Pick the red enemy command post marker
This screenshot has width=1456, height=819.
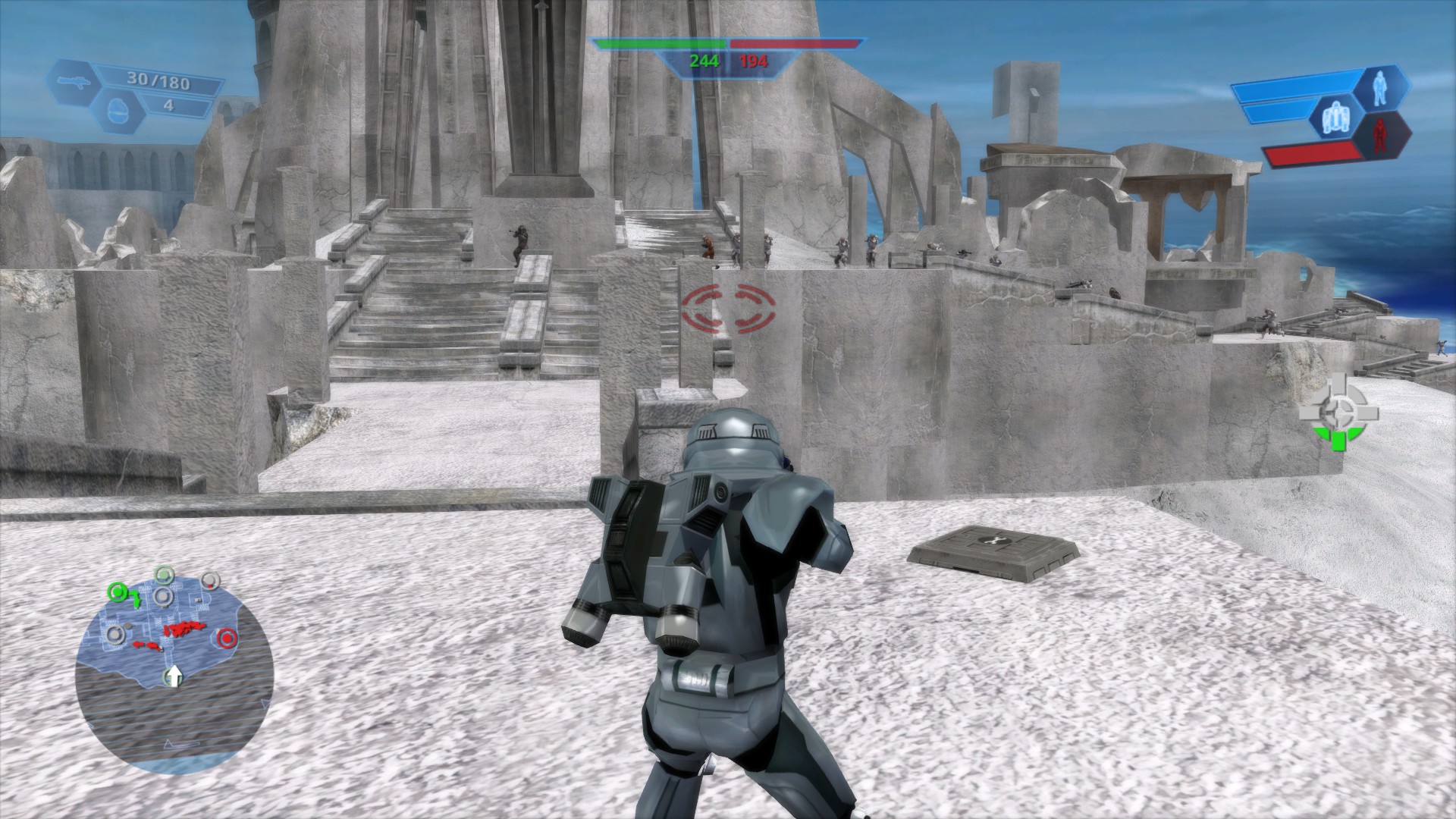pos(225,639)
